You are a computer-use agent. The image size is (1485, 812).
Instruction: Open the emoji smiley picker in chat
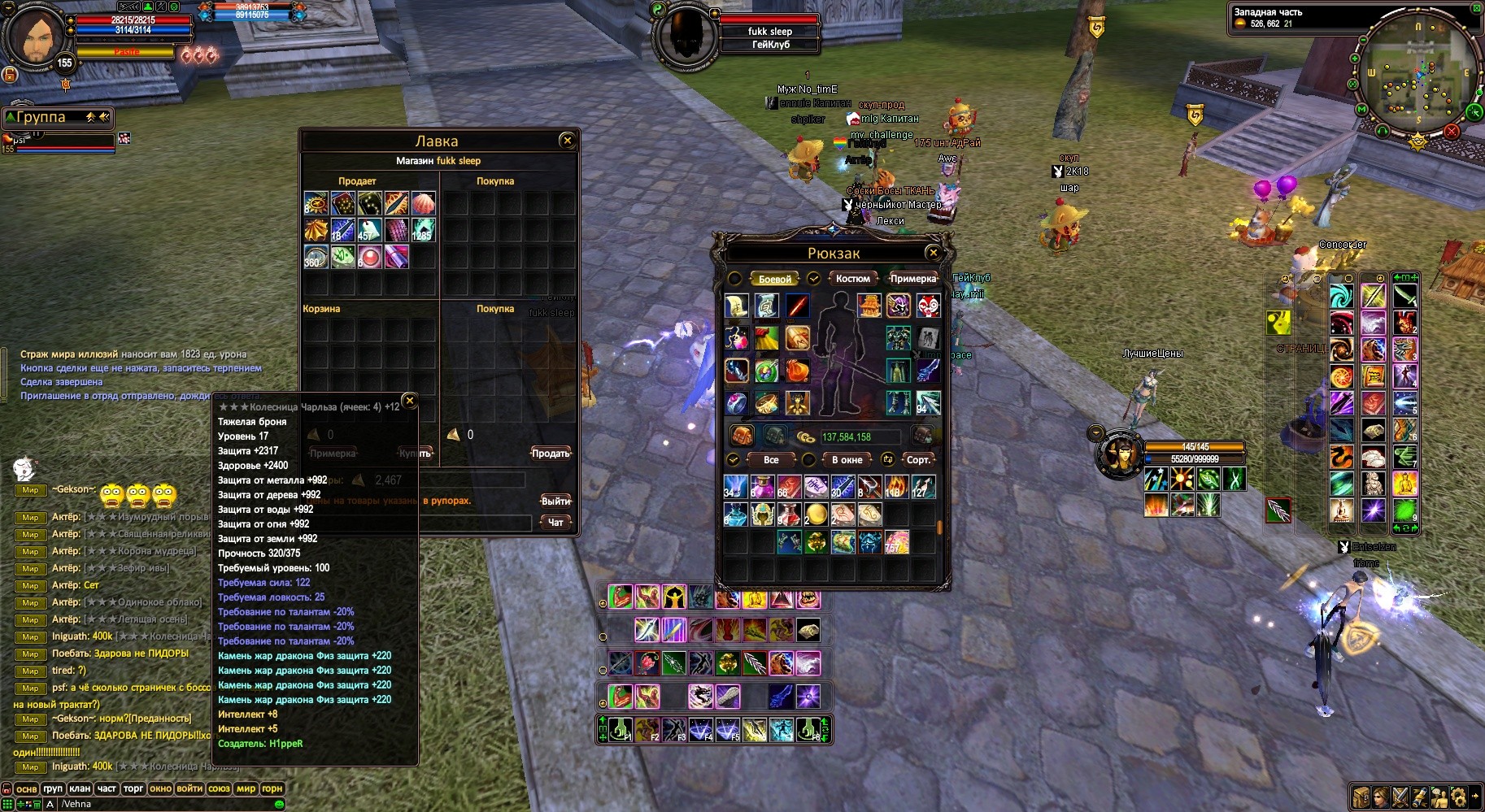tap(279, 804)
